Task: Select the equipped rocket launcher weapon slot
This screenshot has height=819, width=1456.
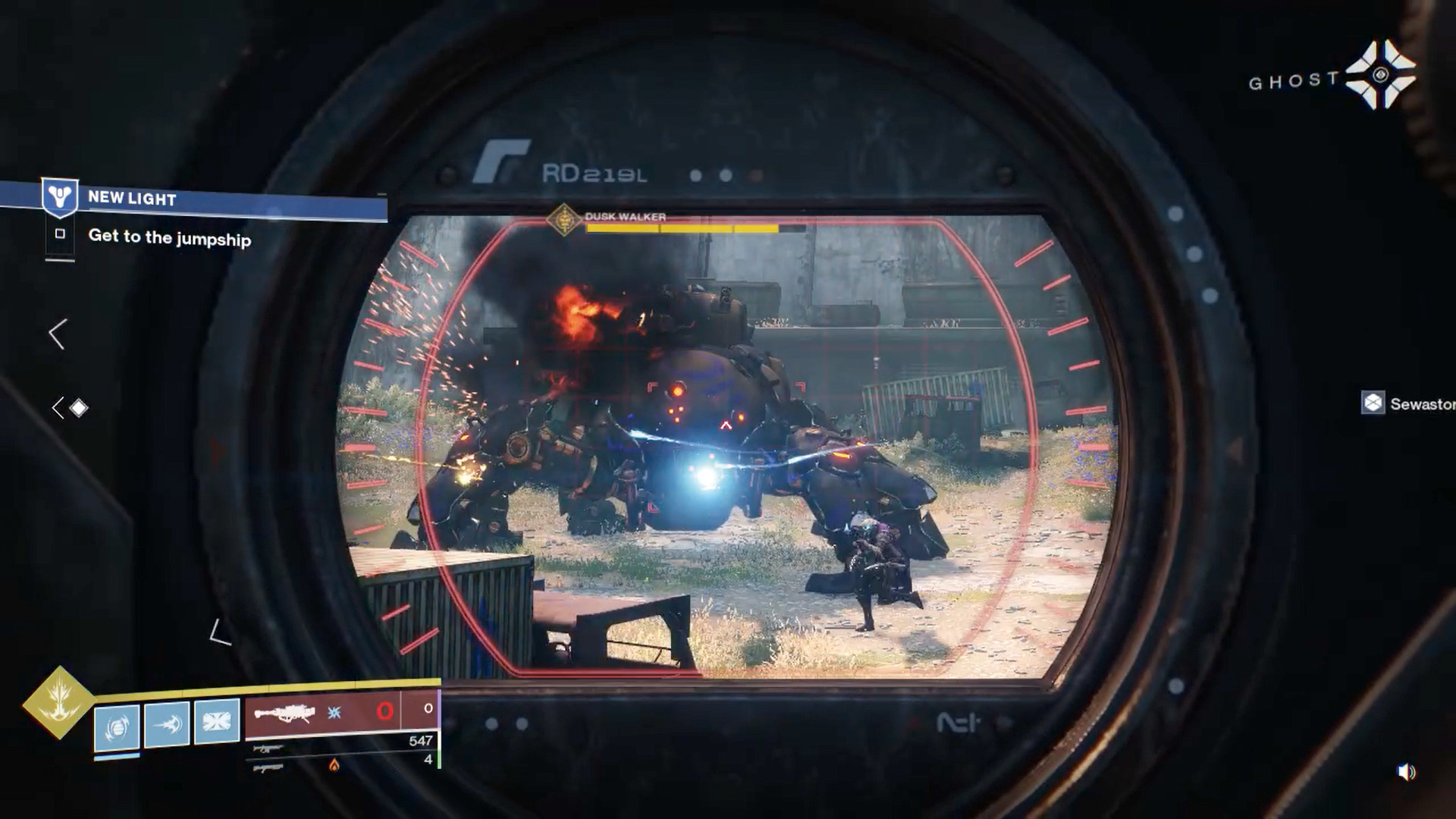Action: (x=285, y=714)
